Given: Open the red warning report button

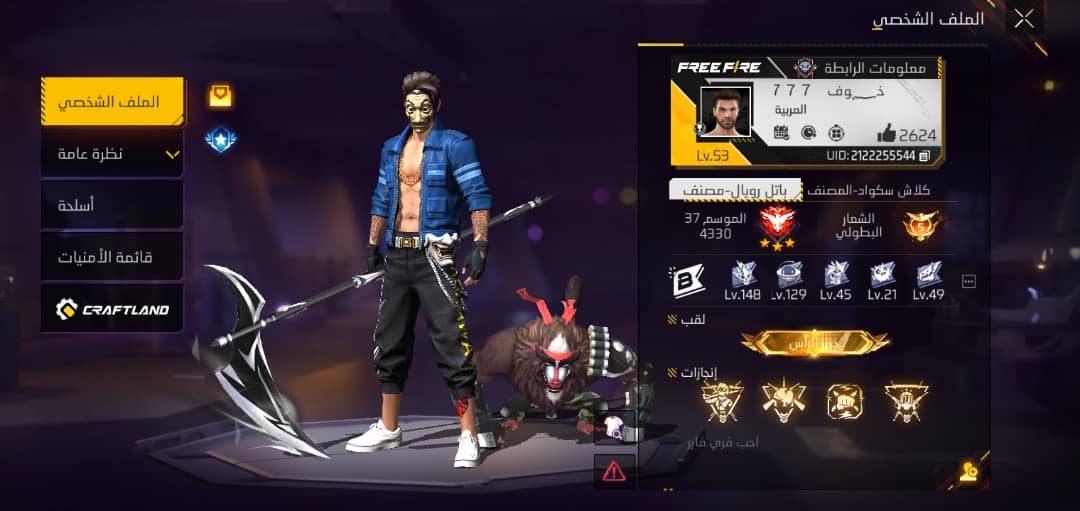Looking at the screenshot, I should tap(614, 469).
